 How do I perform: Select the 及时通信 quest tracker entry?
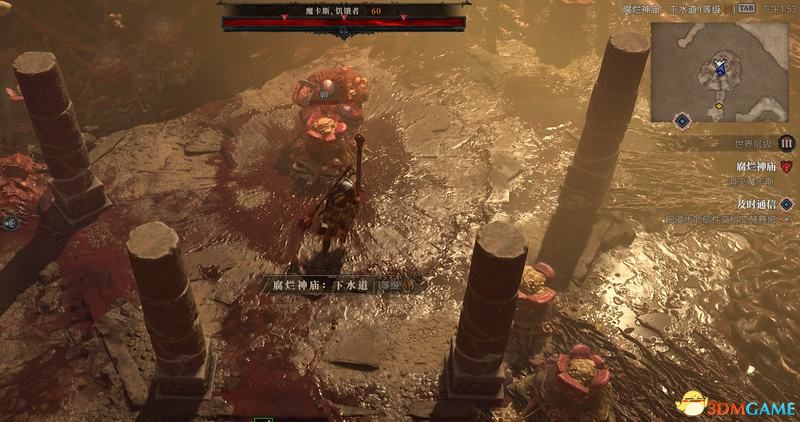756,203
